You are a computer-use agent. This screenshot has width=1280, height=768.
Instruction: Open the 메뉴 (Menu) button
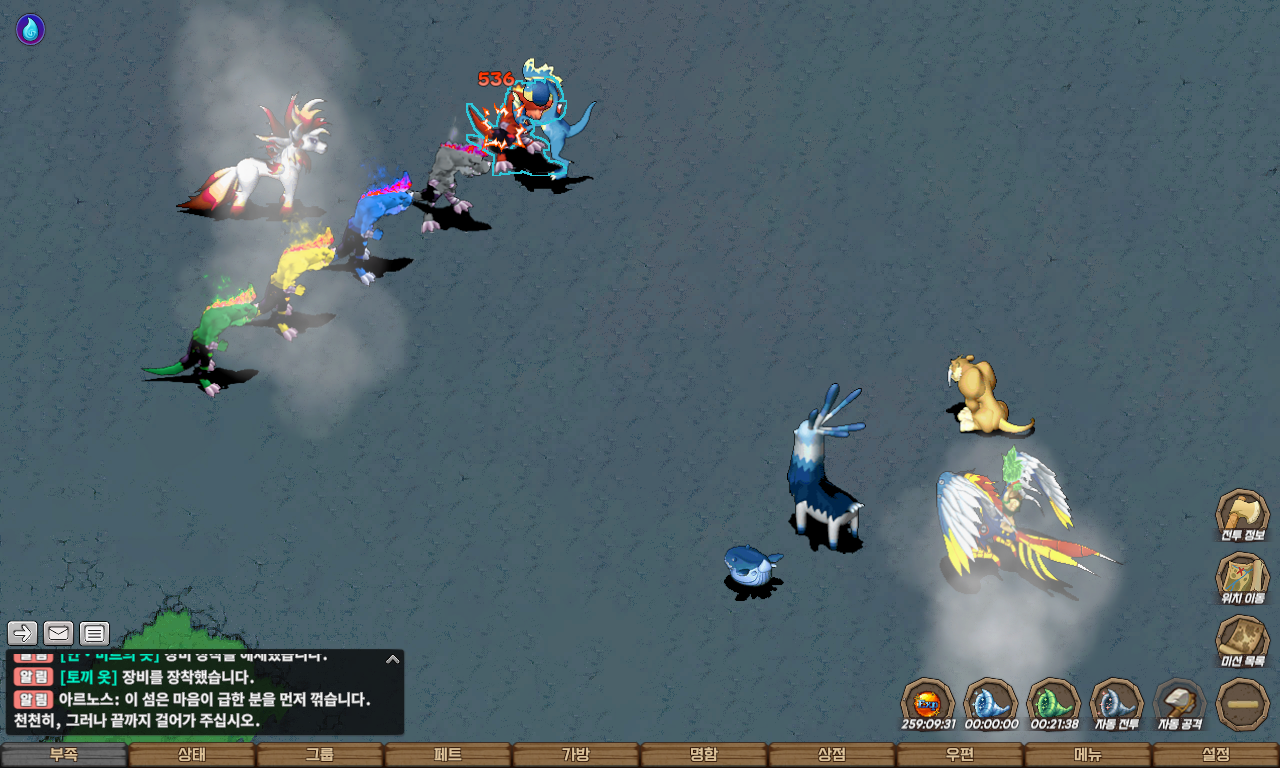tap(1087, 755)
